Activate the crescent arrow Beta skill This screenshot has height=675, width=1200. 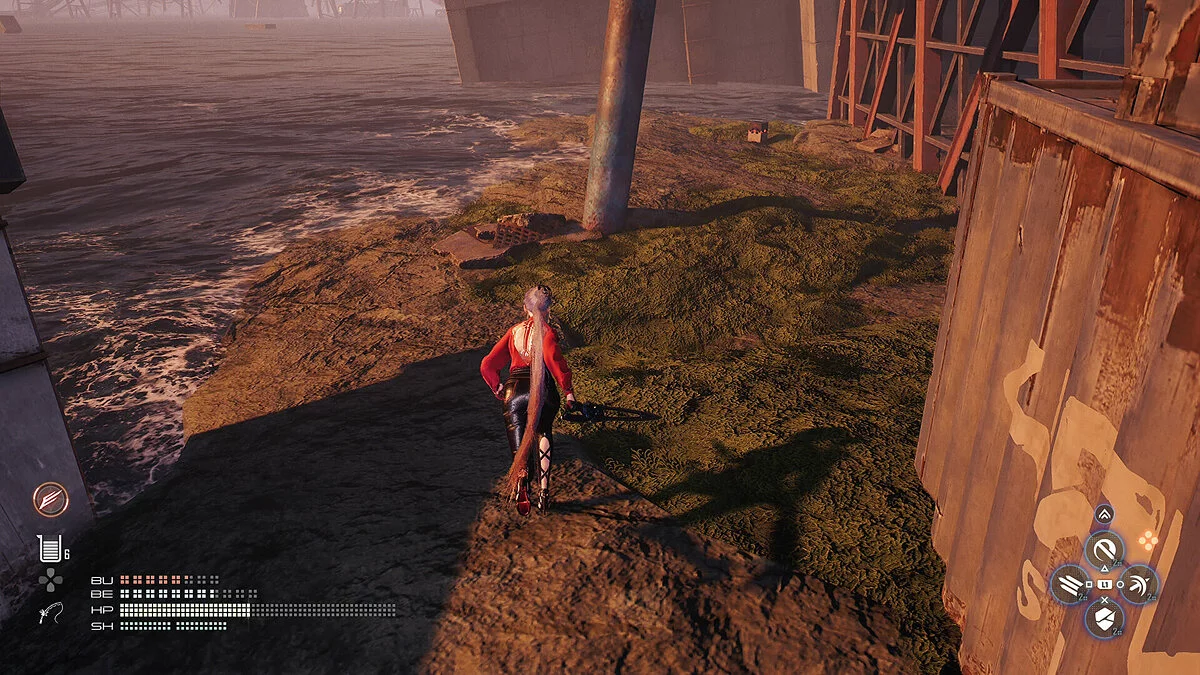coord(1140,584)
